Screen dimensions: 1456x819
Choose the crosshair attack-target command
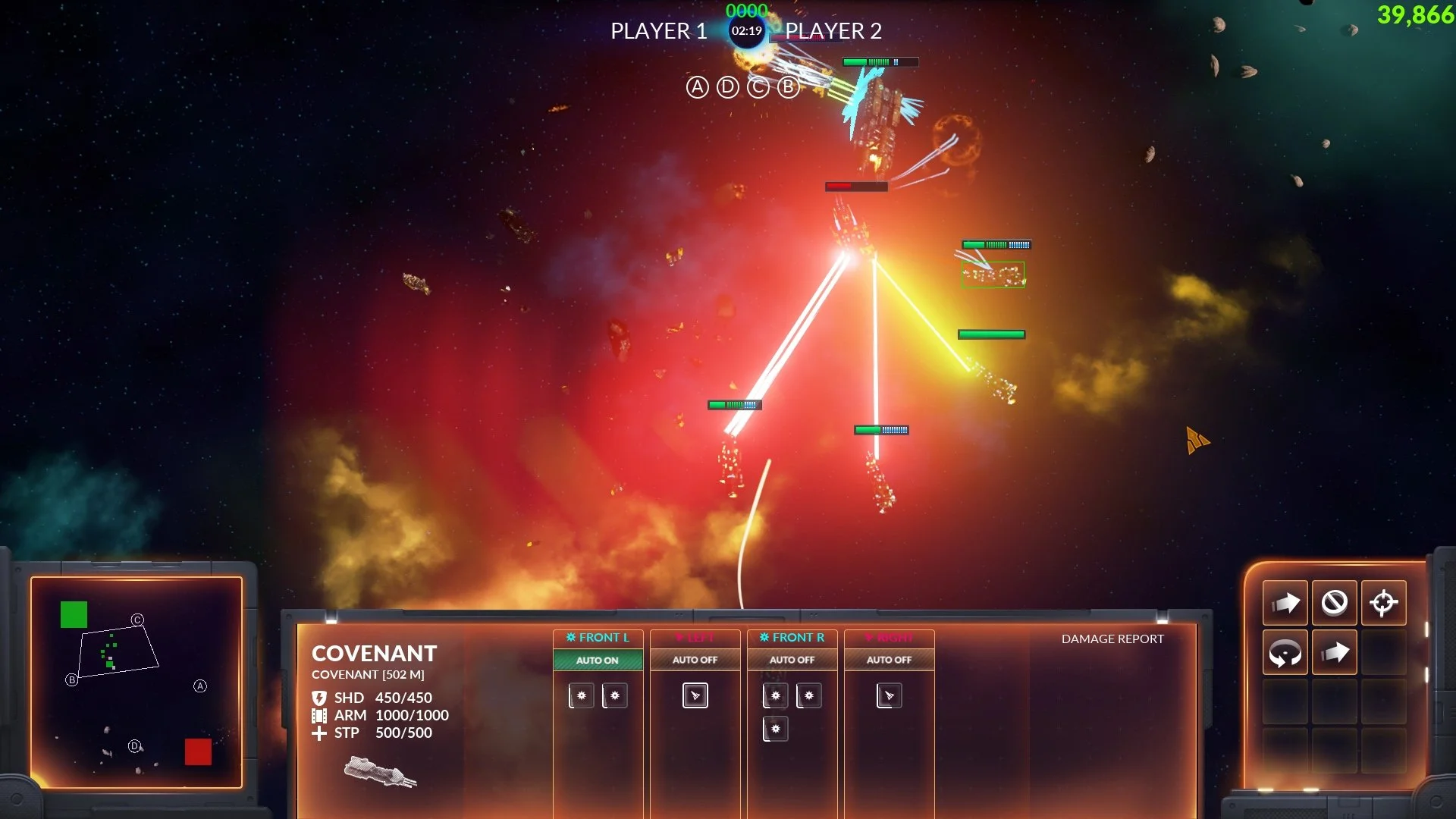point(1383,603)
